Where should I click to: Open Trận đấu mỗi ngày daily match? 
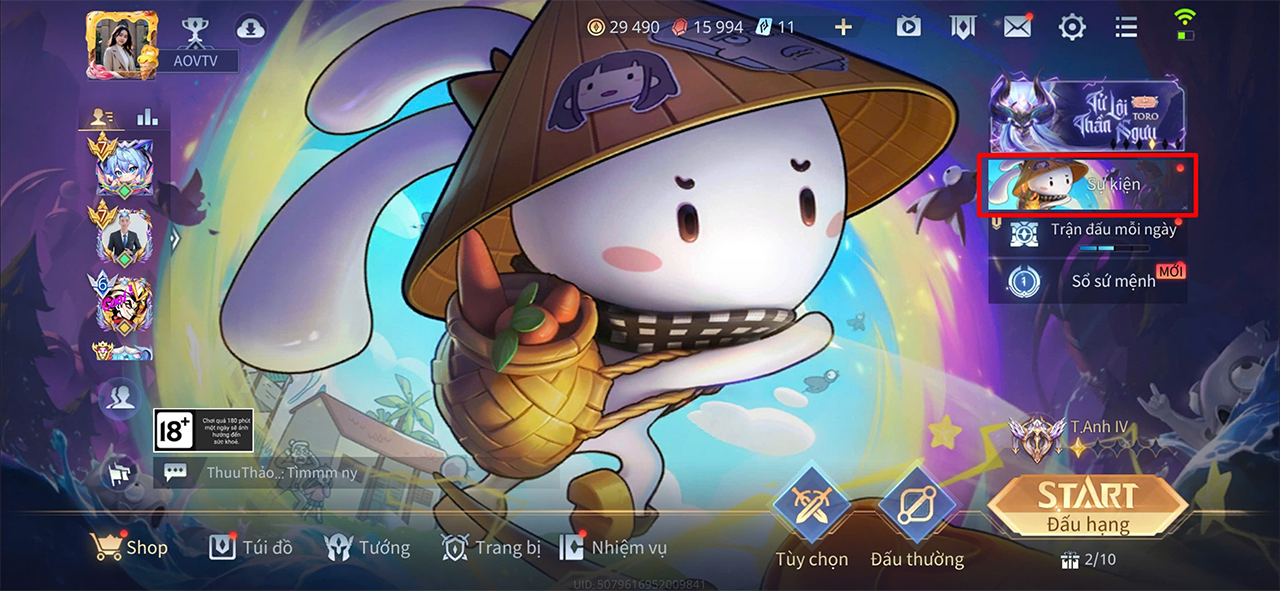tap(1087, 232)
